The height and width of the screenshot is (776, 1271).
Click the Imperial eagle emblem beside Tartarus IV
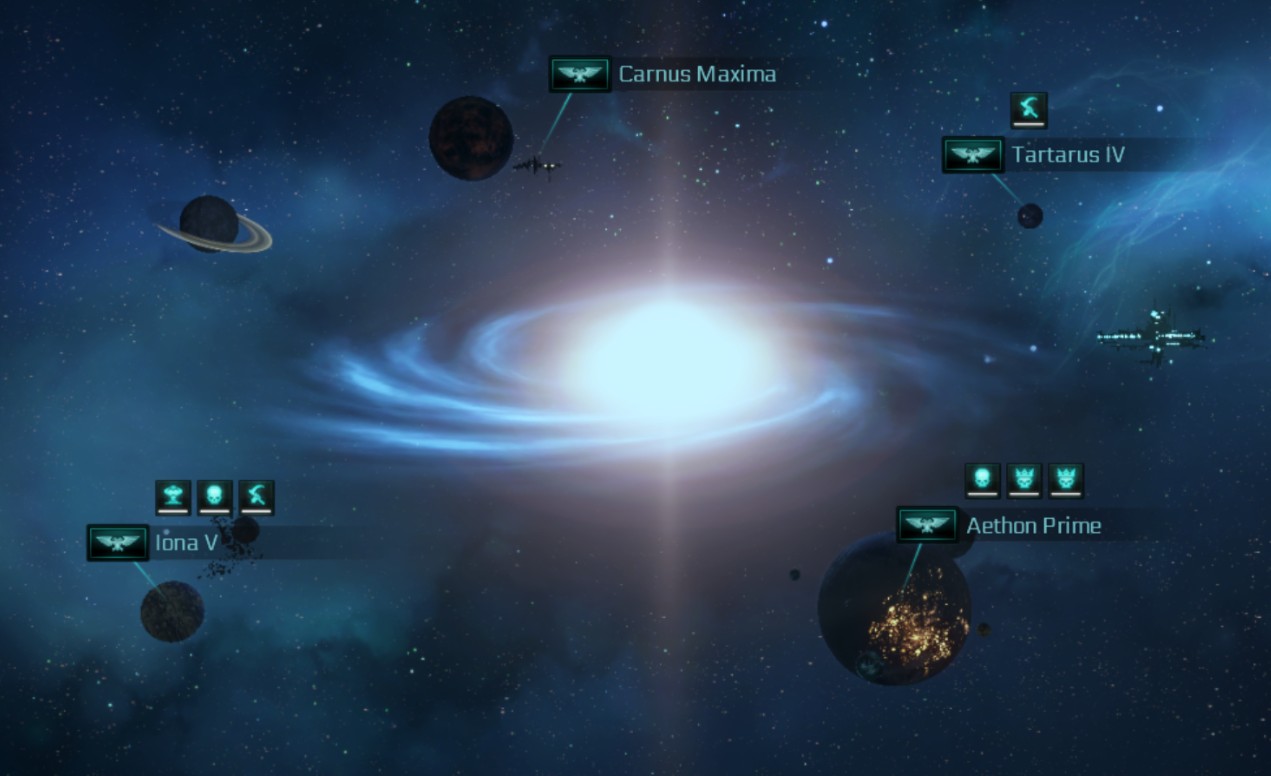[x=973, y=155]
